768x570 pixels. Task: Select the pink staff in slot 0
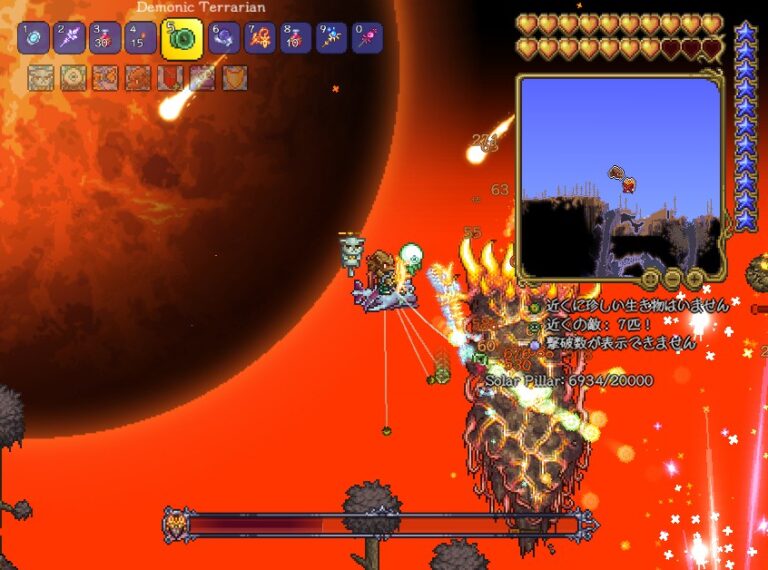pyautogui.click(x=367, y=38)
